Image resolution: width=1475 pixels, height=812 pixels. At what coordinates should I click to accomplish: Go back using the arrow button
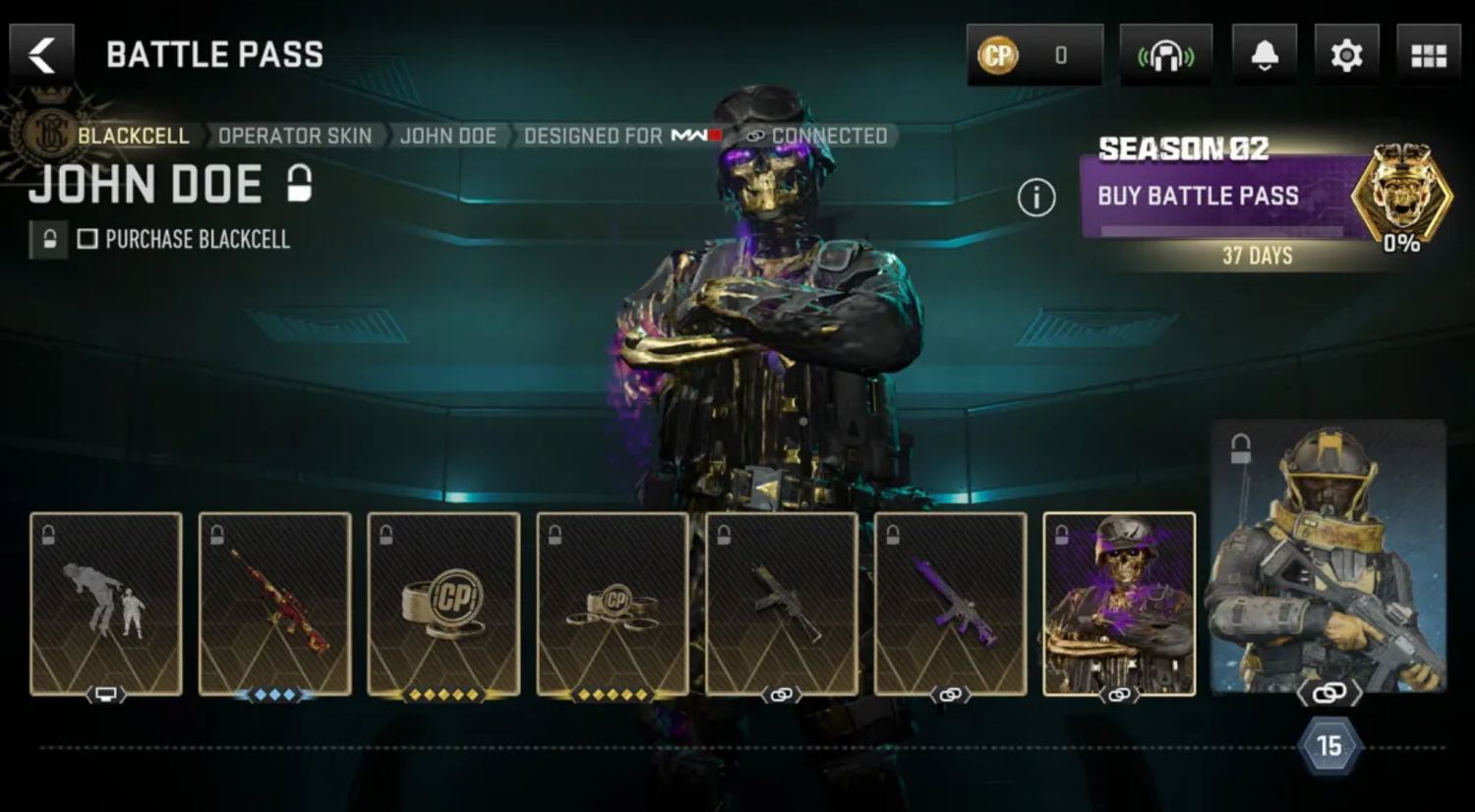point(41,55)
